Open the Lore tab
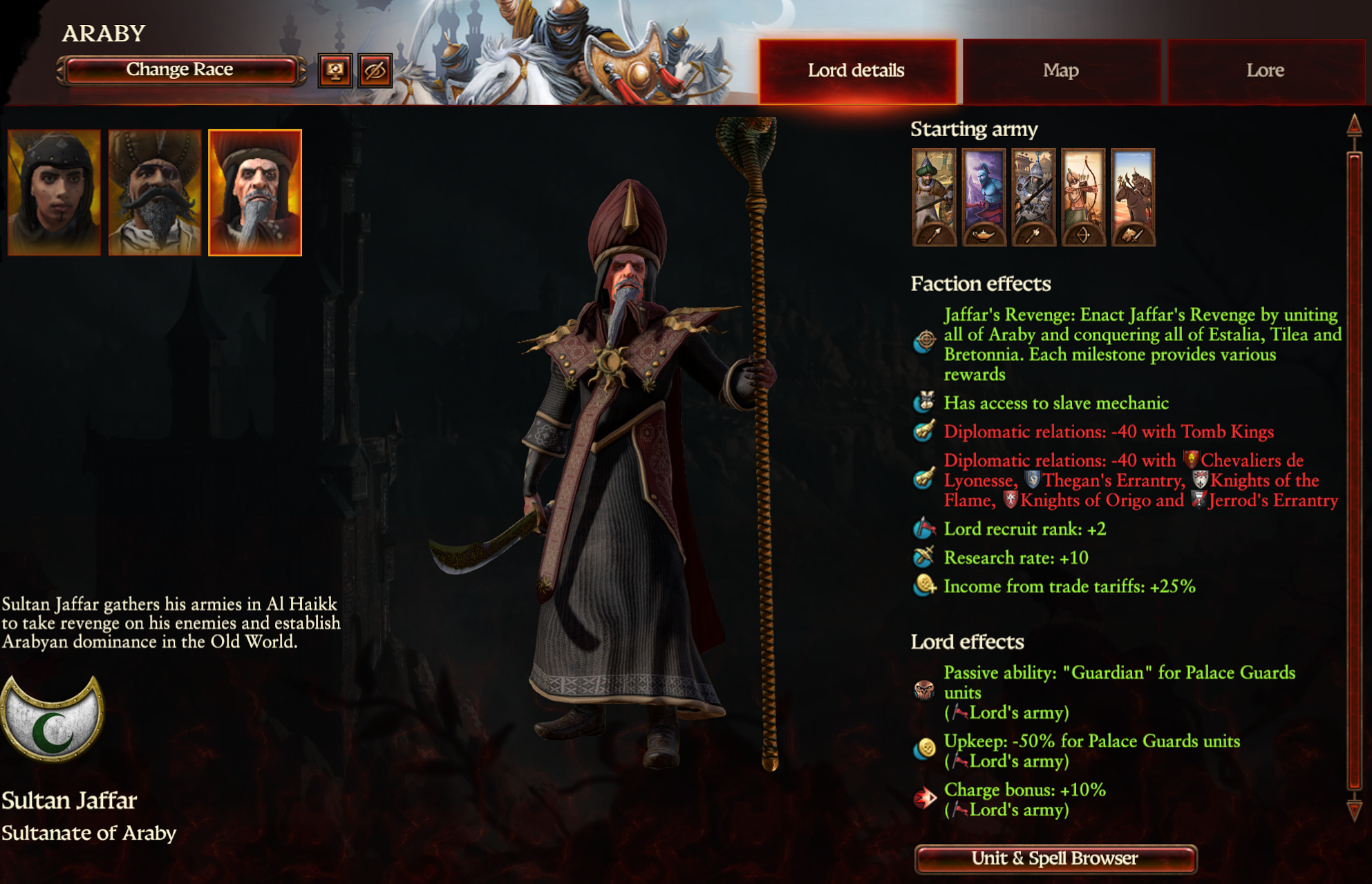The width and height of the screenshot is (1372, 884). point(1265,70)
